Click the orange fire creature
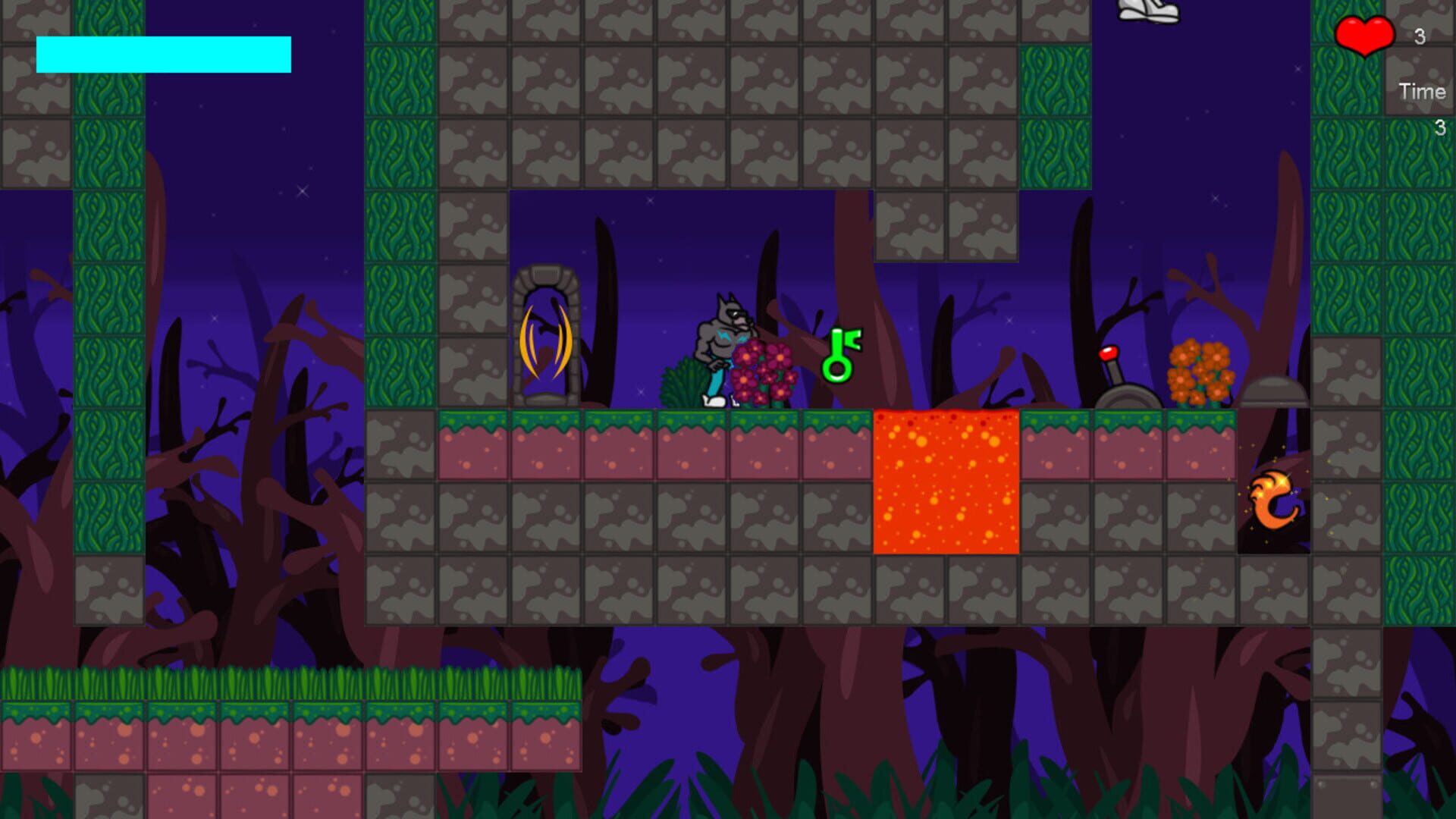The width and height of the screenshot is (1456, 819). click(x=1272, y=500)
